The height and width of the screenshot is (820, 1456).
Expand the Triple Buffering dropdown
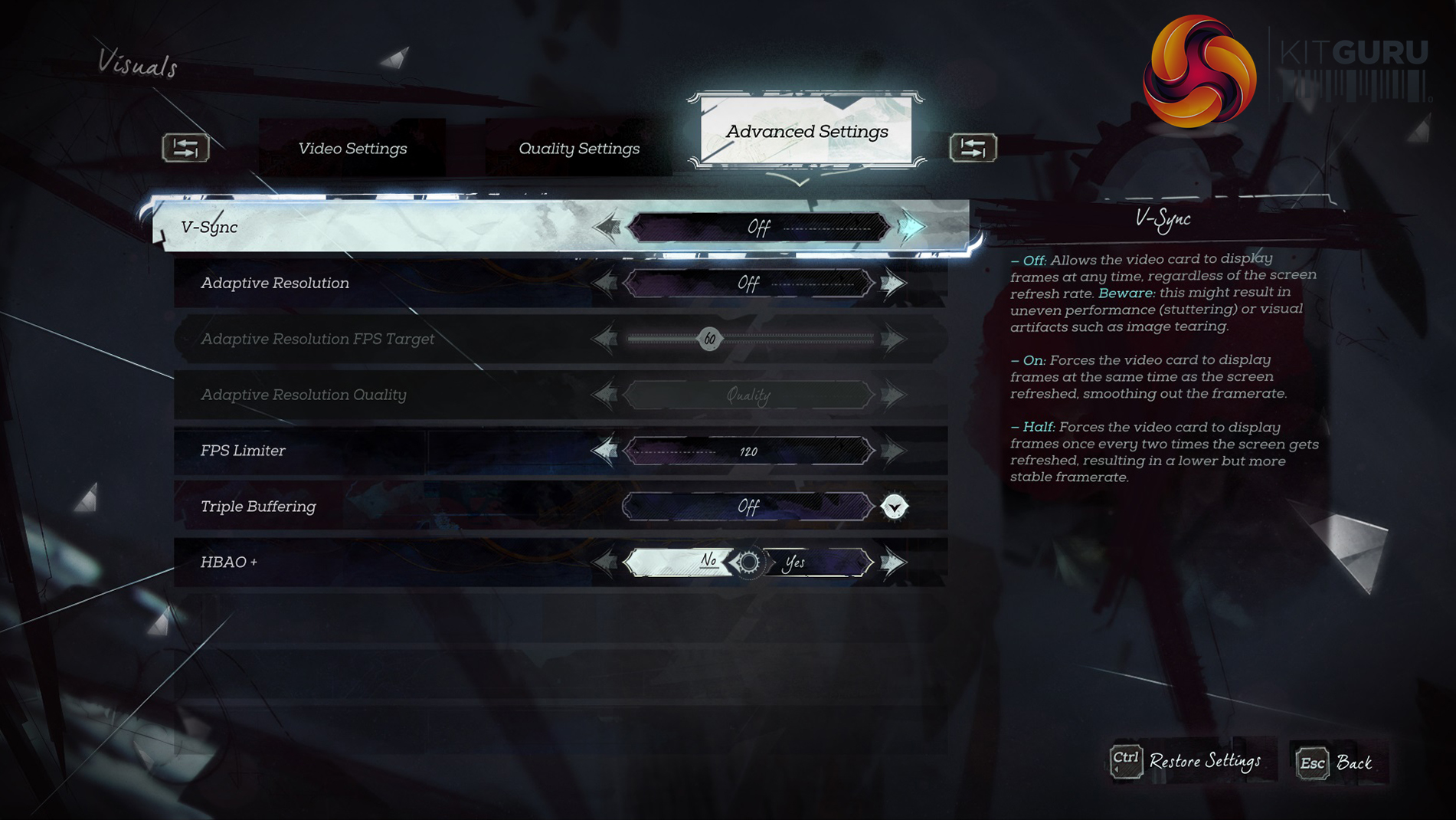894,507
